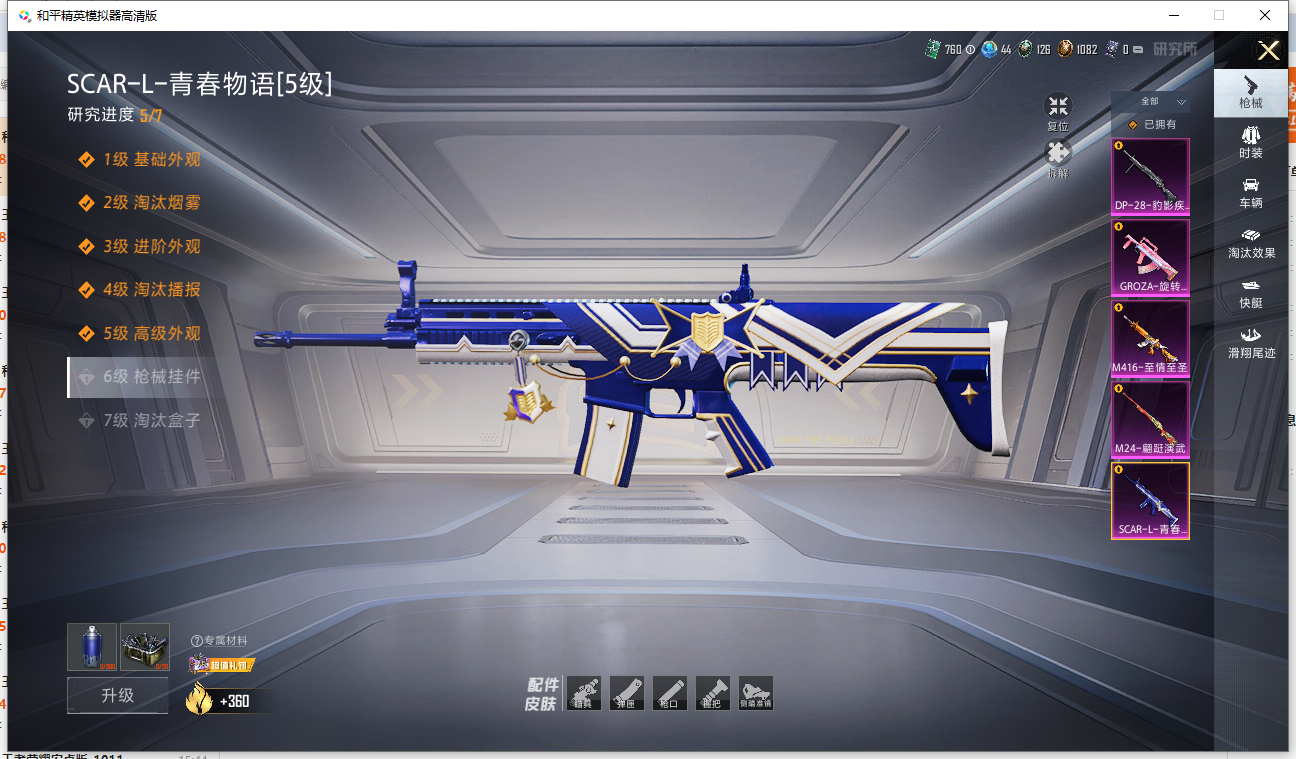This screenshot has width=1296, height=759.
Task: Switch to the 淘汰效果 tab
Action: pos(1250,243)
